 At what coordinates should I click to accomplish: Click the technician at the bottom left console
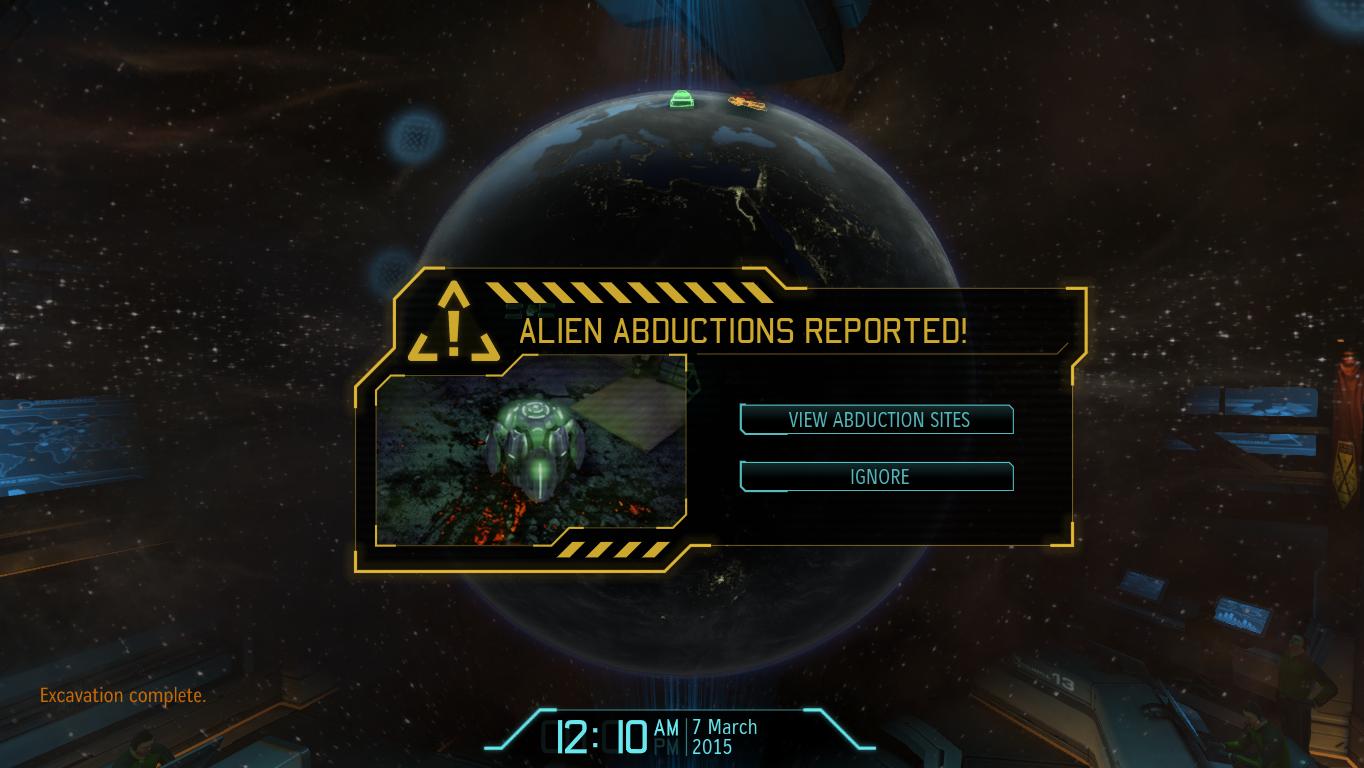pos(145,750)
